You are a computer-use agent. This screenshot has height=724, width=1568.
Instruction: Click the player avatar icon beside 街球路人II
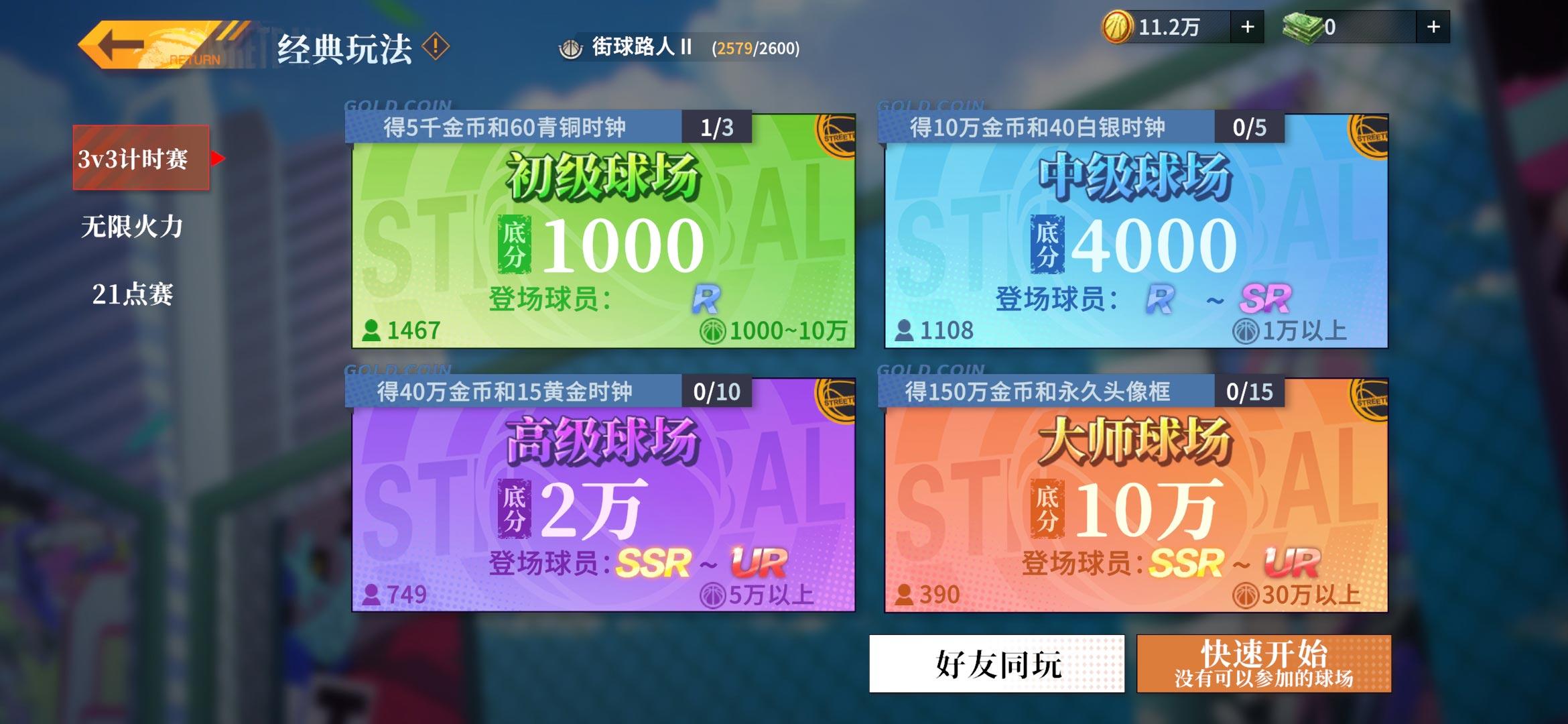[571, 48]
